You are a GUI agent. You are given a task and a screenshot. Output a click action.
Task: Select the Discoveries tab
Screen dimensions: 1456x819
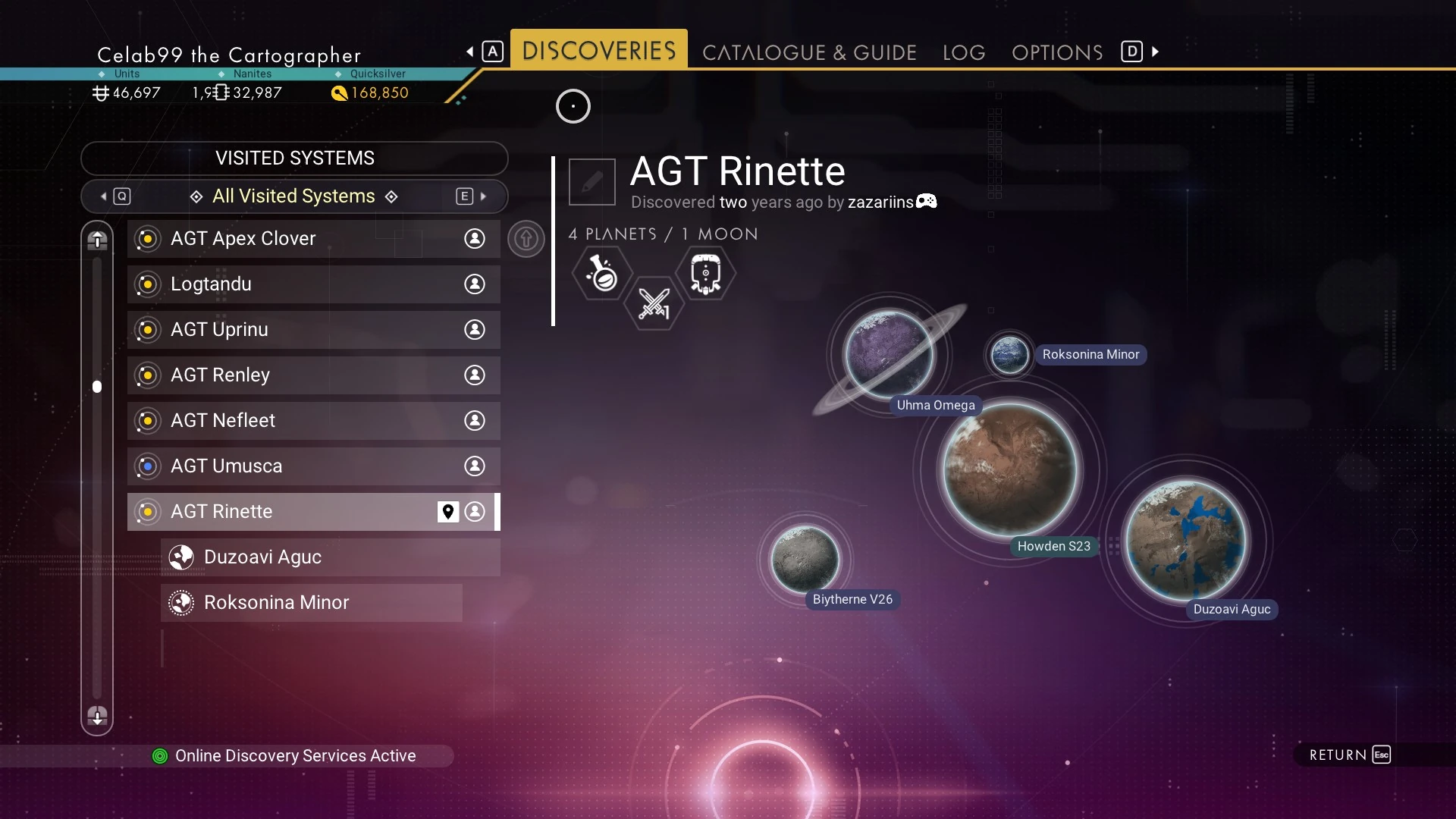point(598,50)
